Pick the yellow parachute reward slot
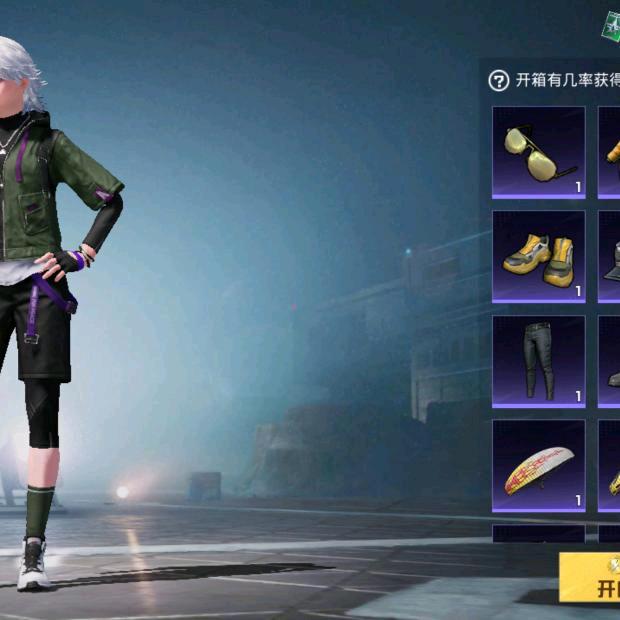The height and width of the screenshot is (620, 620). pyautogui.click(x=538, y=465)
